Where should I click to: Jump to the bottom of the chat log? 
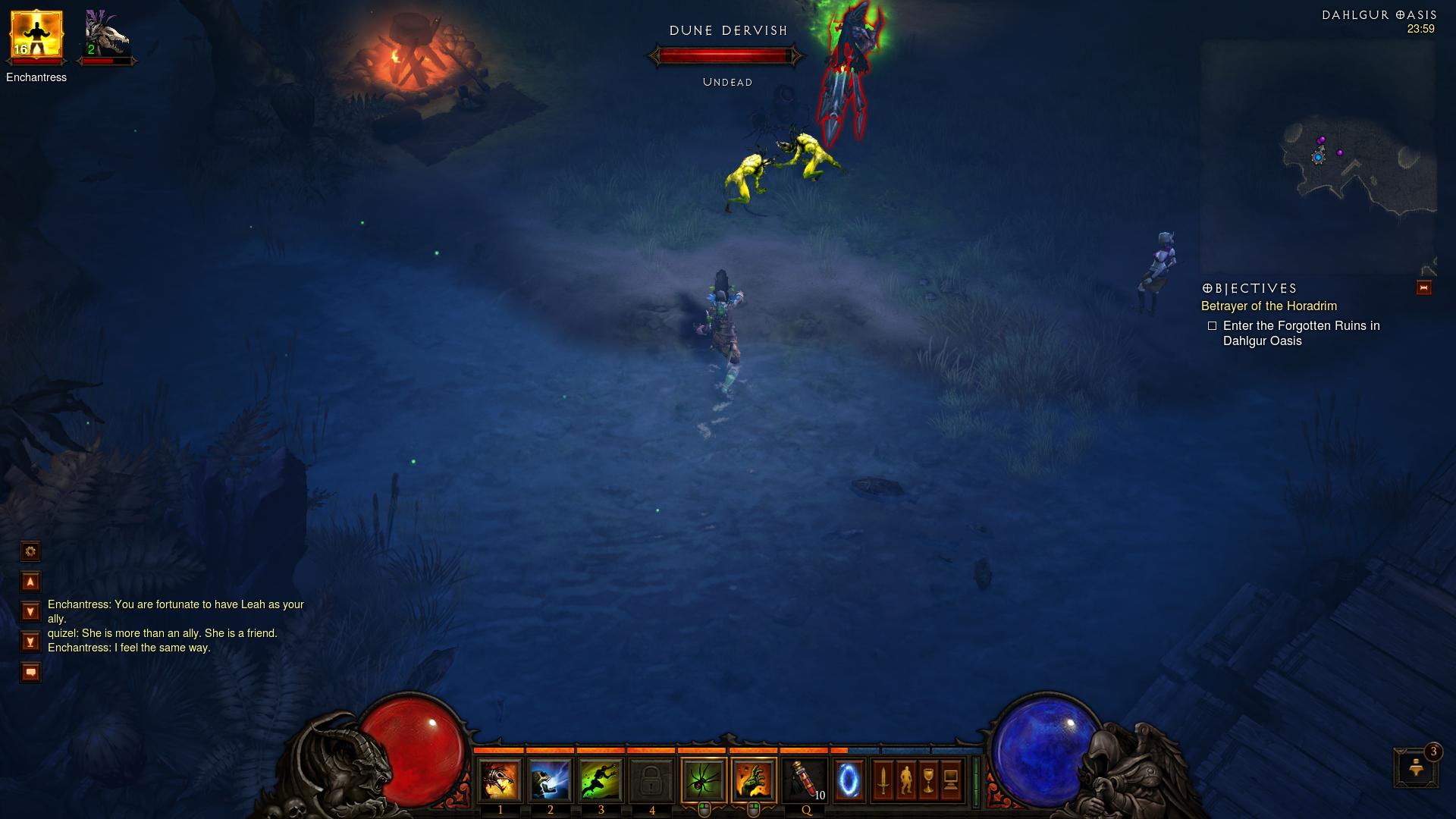[x=30, y=642]
